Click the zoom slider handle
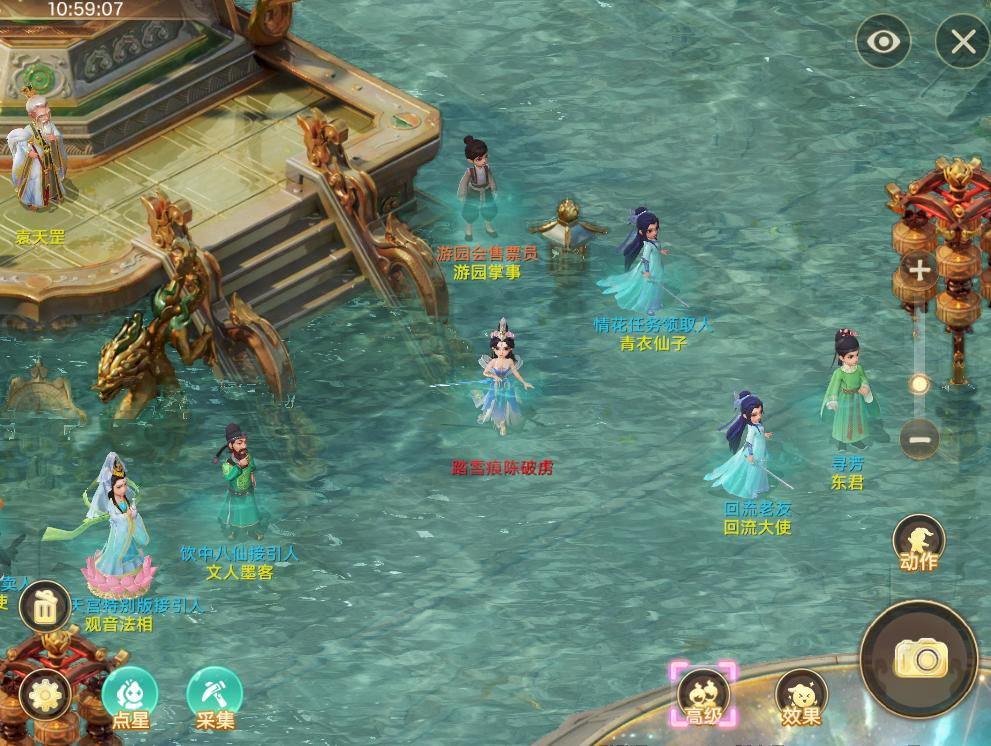This screenshot has width=991, height=746. click(919, 384)
